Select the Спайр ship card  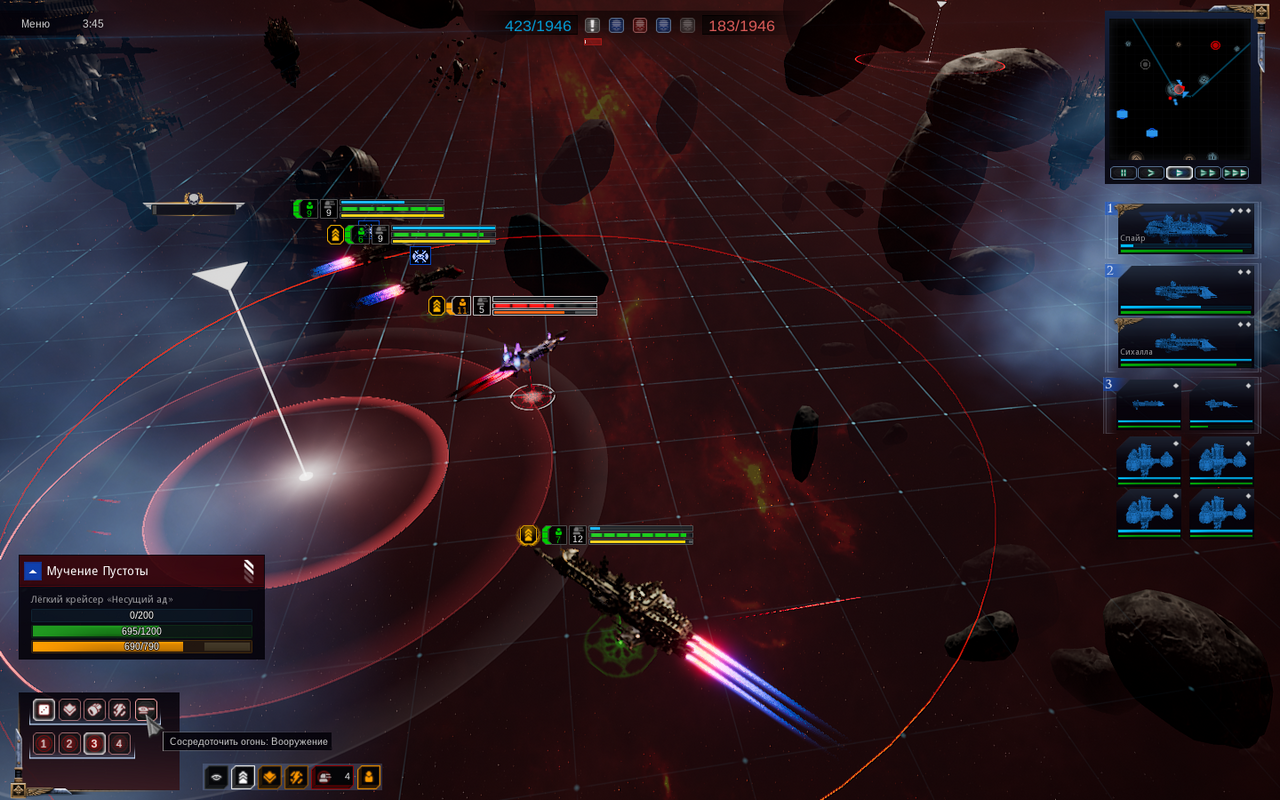pyautogui.click(x=1185, y=229)
